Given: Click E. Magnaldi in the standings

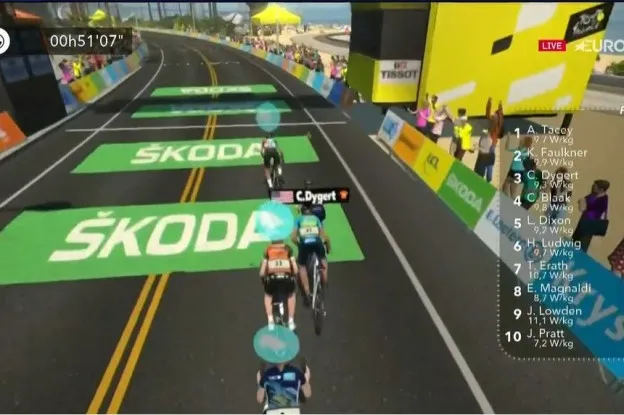Looking at the screenshot, I should tap(557, 289).
